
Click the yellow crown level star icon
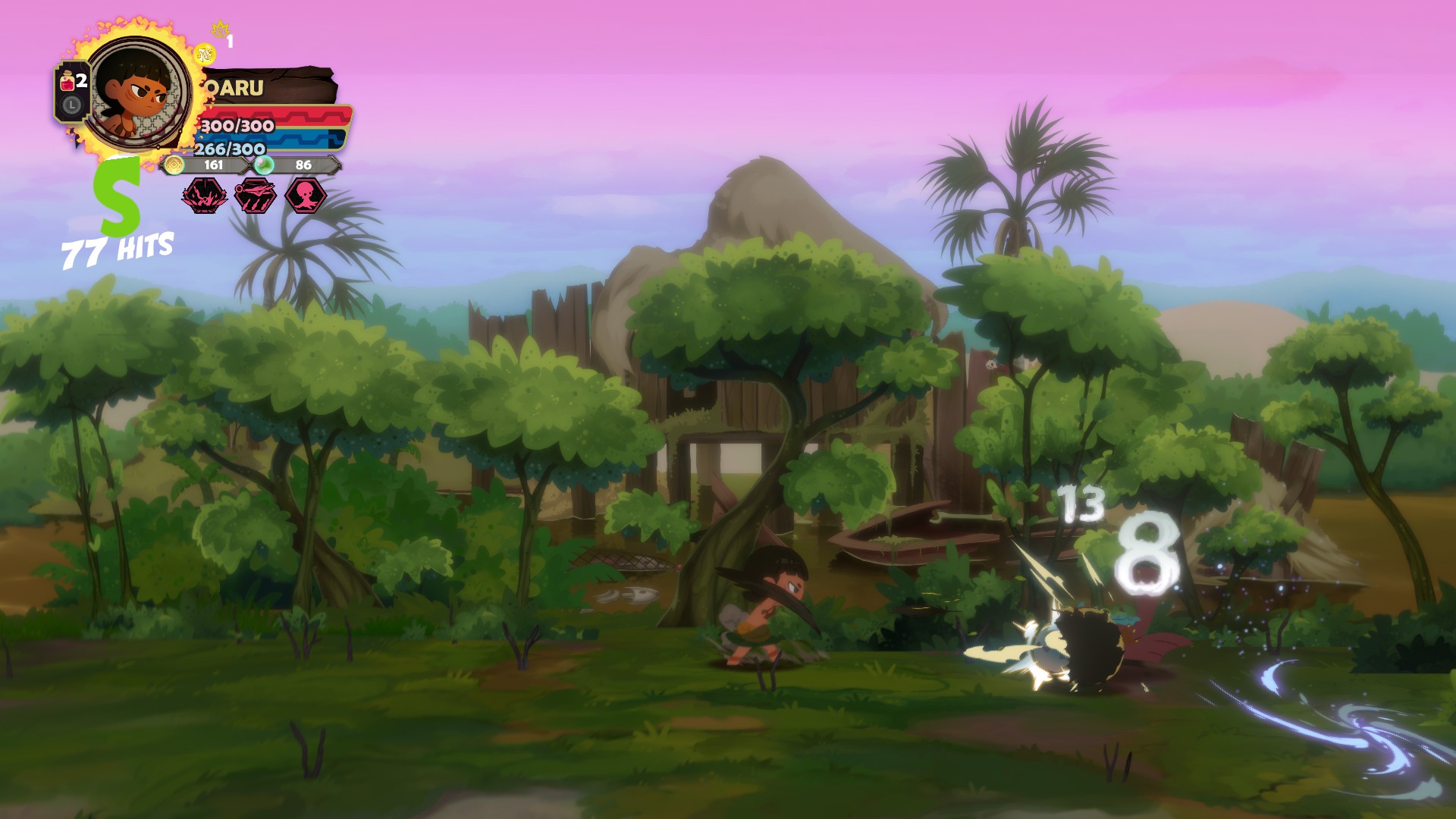[220, 28]
